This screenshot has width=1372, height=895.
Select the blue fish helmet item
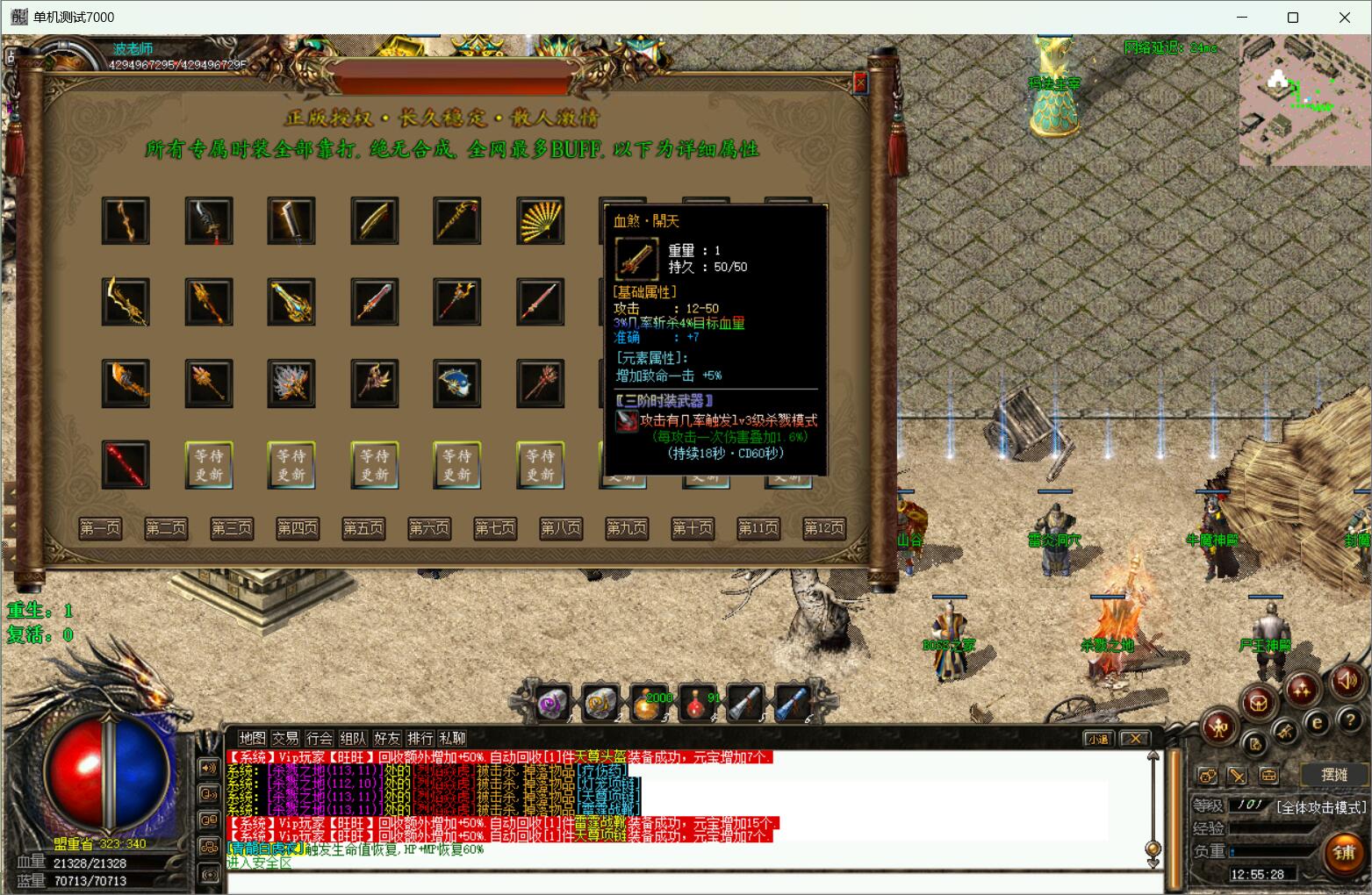(456, 383)
